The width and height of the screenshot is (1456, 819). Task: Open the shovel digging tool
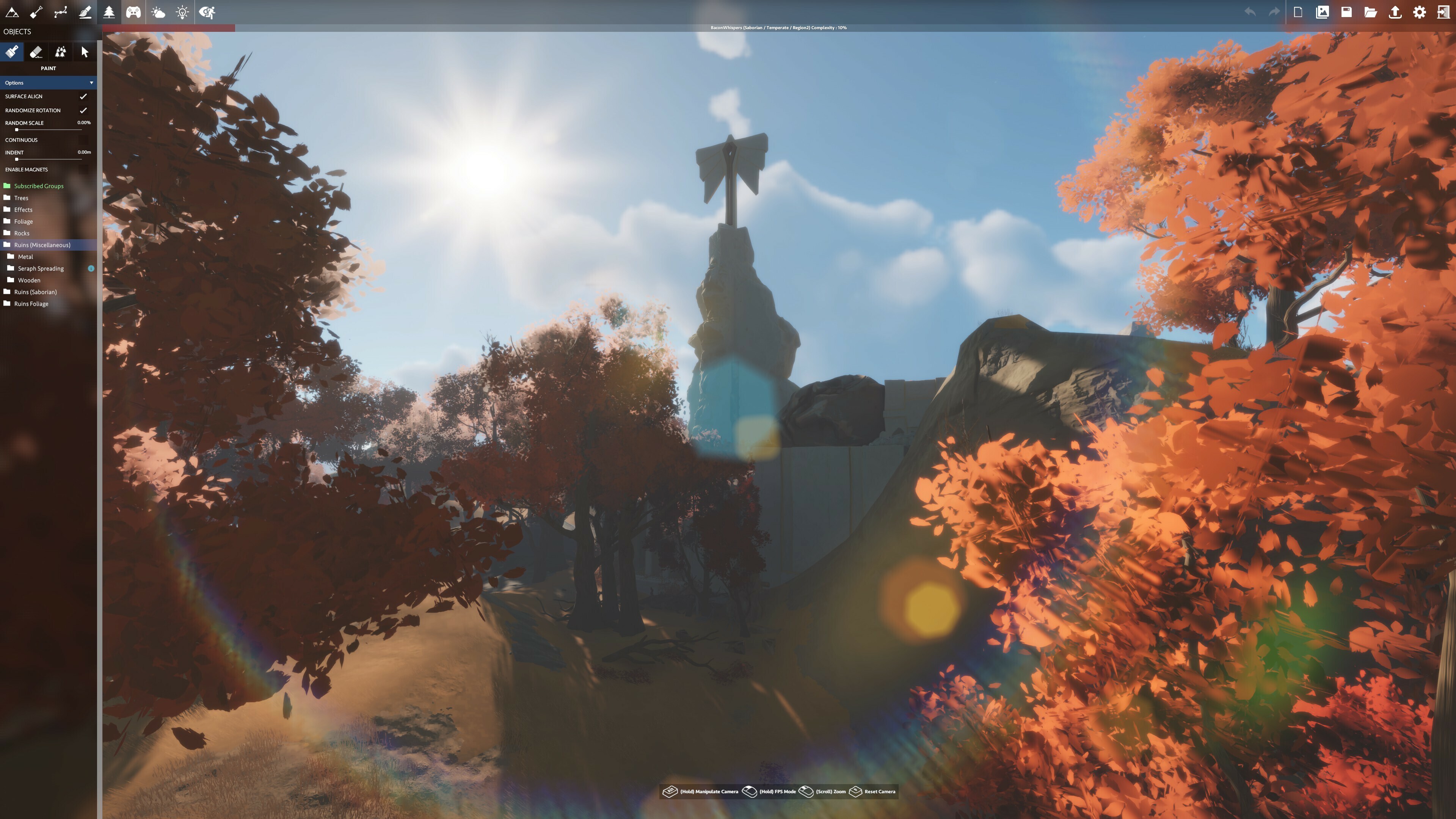pyautogui.click(x=36, y=11)
